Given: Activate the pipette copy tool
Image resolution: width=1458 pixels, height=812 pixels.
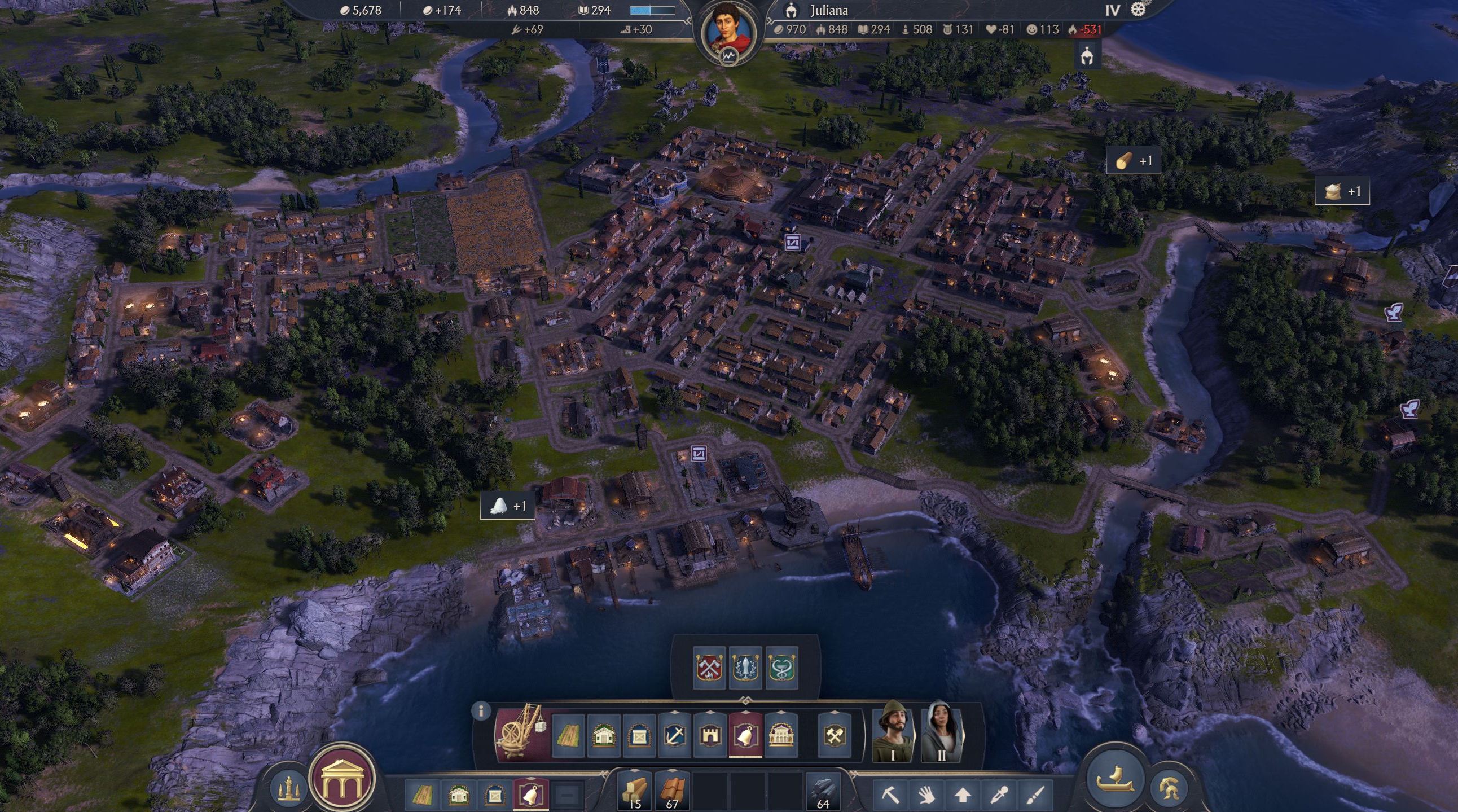Looking at the screenshot, I should click(998, 795).
